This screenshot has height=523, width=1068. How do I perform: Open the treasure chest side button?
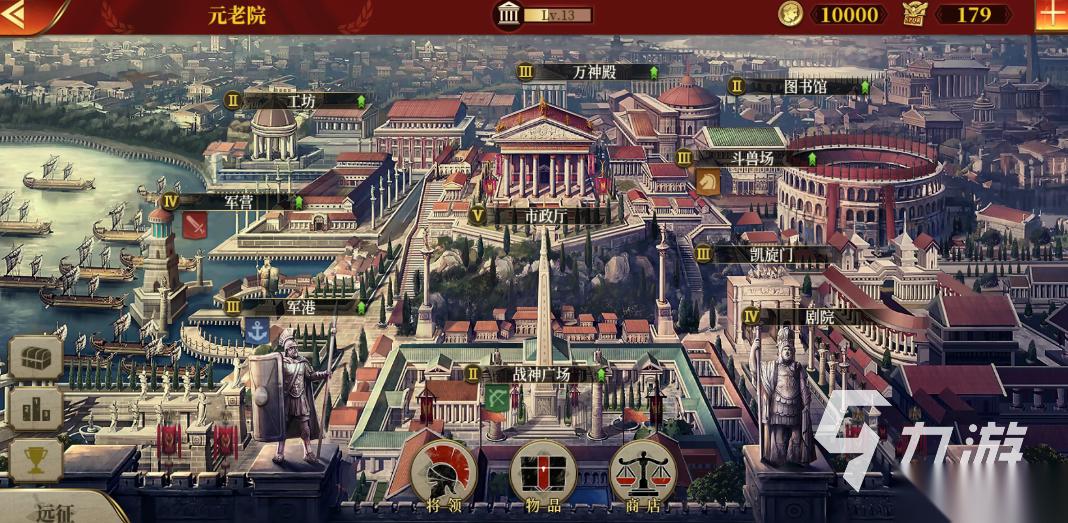tap(36, 357)
